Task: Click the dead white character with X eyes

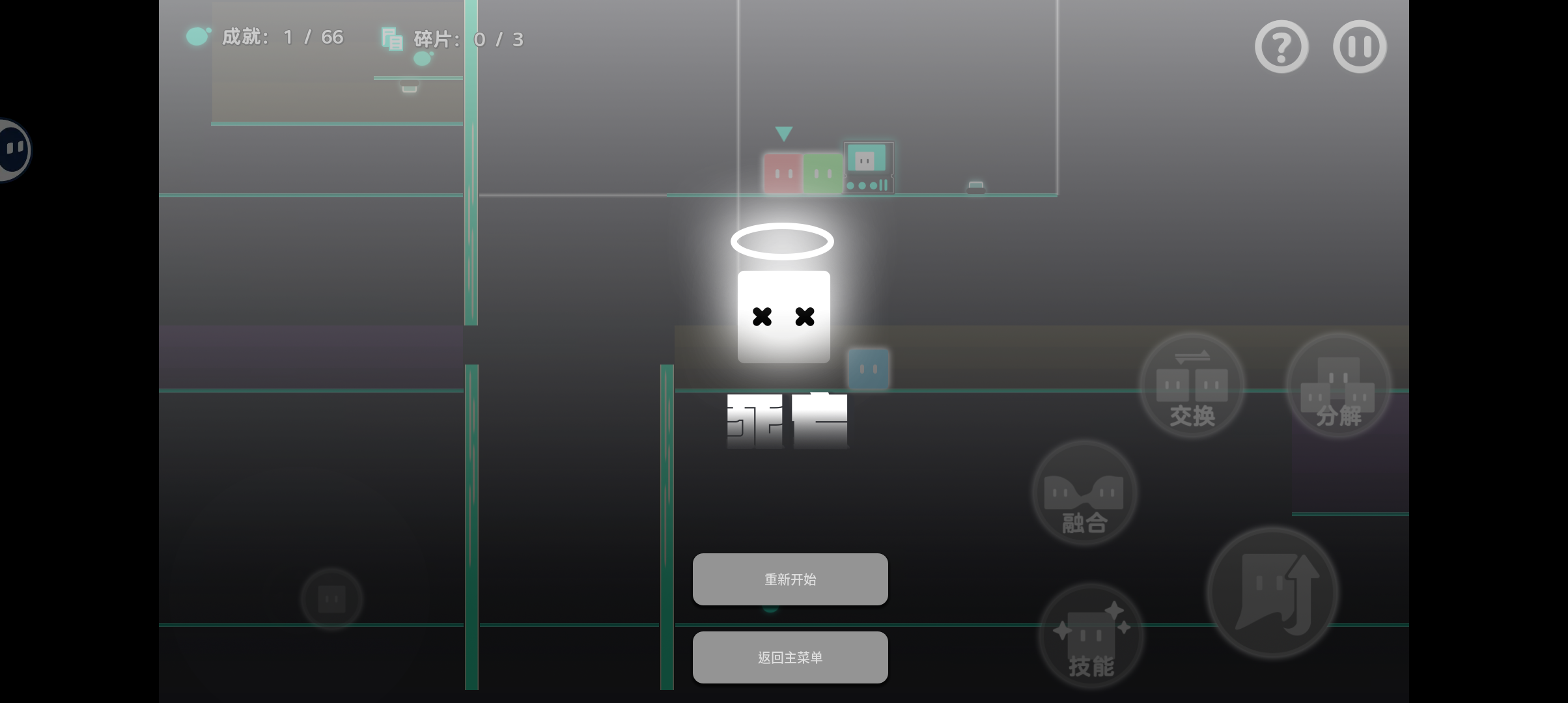Action: pyautogui.click(x=783, y=317)
